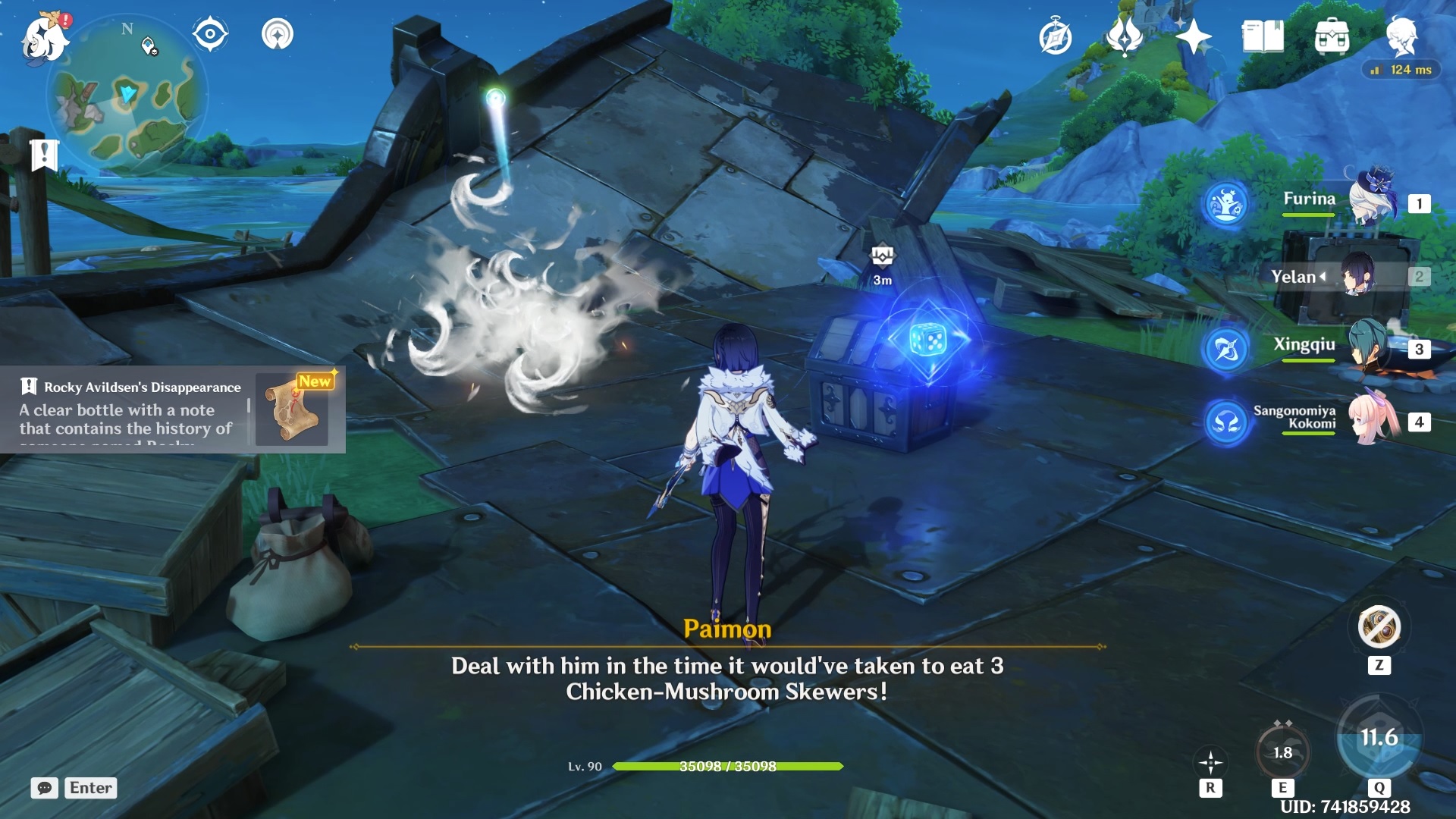Open the chat speech bubble icon
The height and width of the screenshot is (819, 1456).
45,788
